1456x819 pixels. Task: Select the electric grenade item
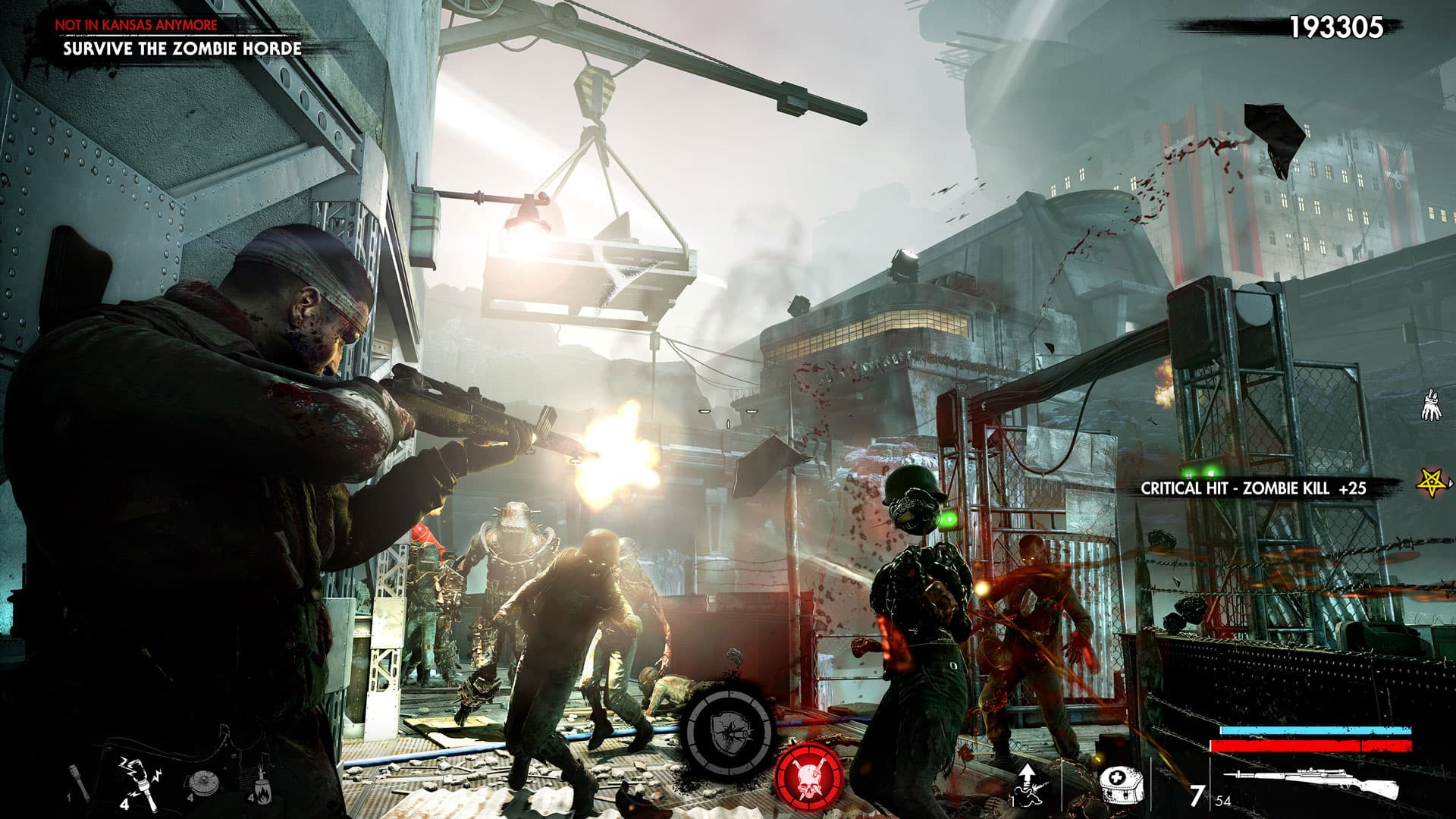pyautogui.click(x=138, y=778)
